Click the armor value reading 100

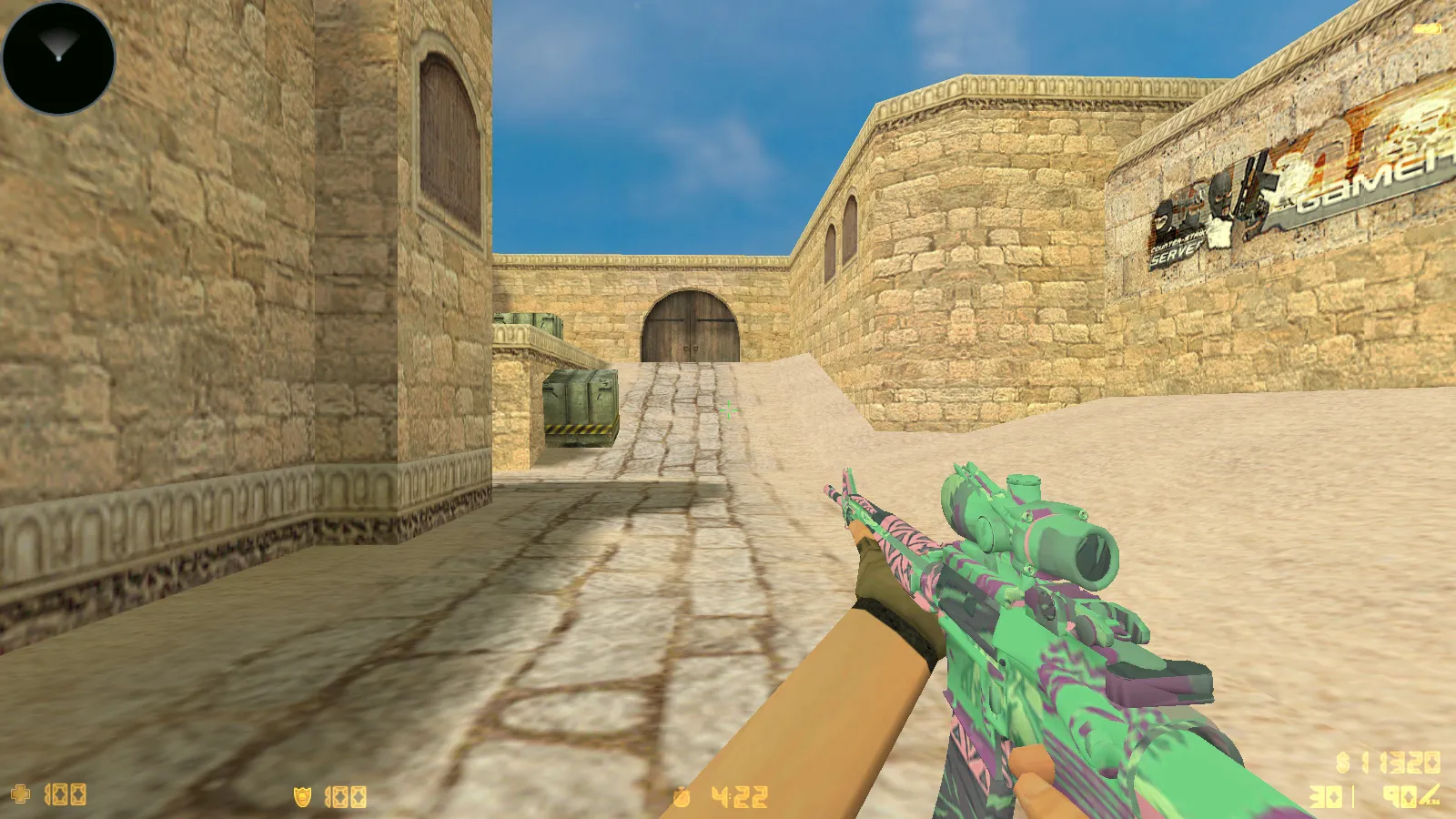pyautogui.click(x=344, y=796)
